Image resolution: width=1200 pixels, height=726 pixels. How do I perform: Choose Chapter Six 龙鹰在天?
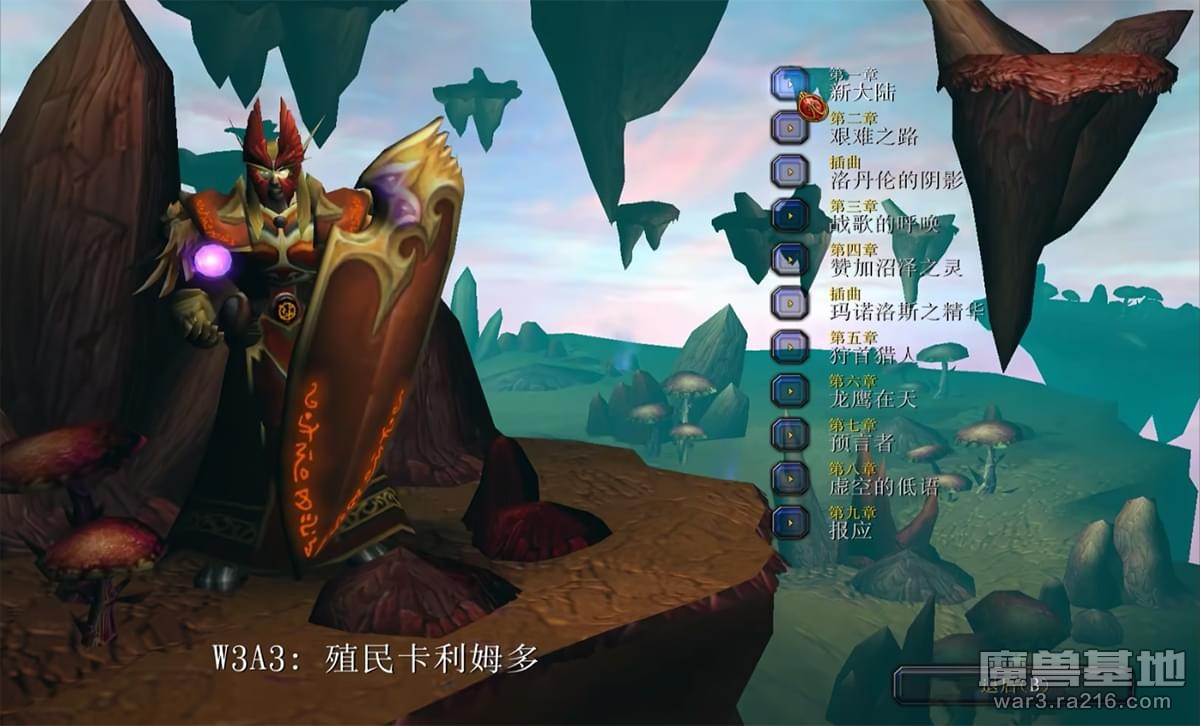(x=790, y=390)
